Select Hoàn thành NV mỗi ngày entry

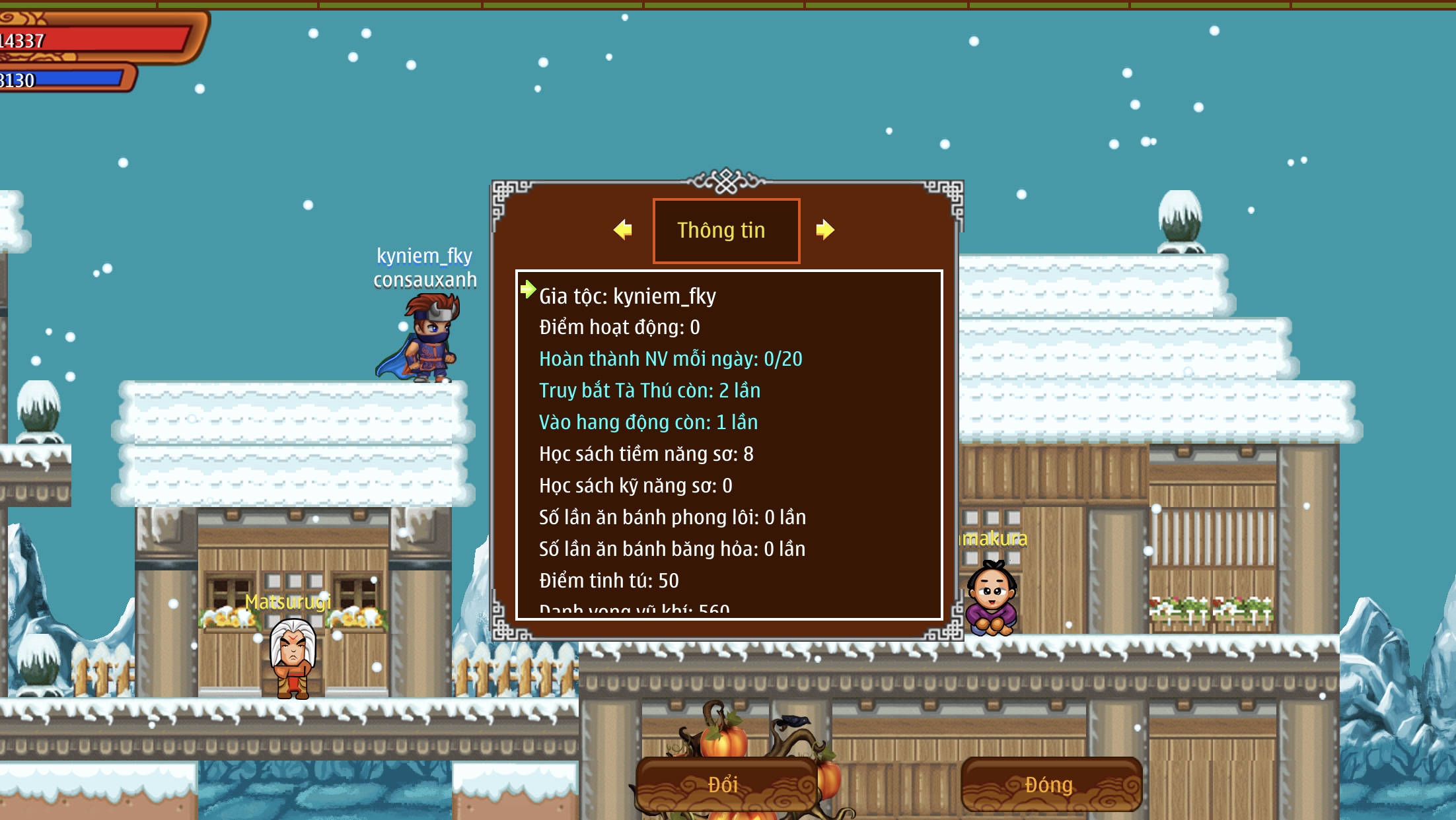pos(670,359)
